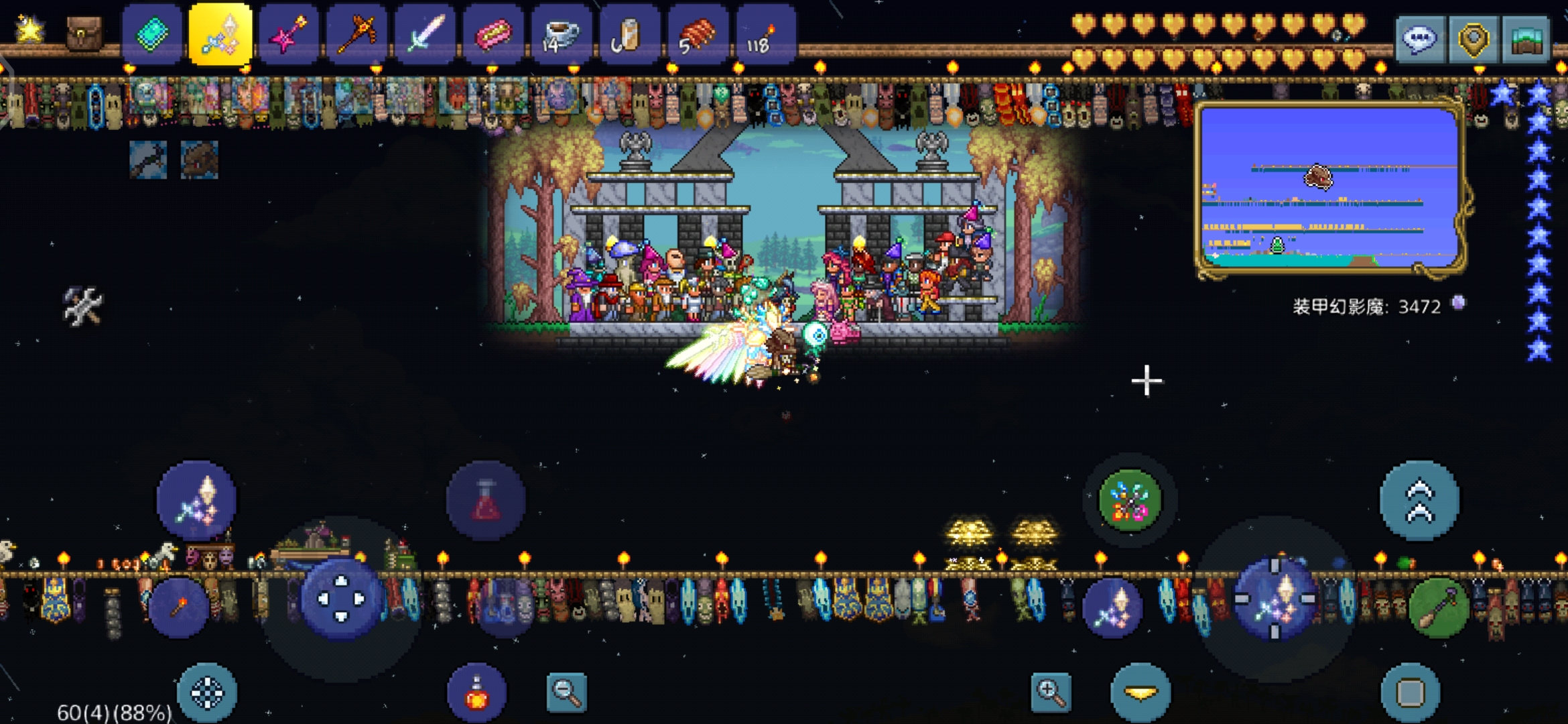Open the chat speech bubble button
This screenshot has width=1568, height=724.
point(1420,40)
